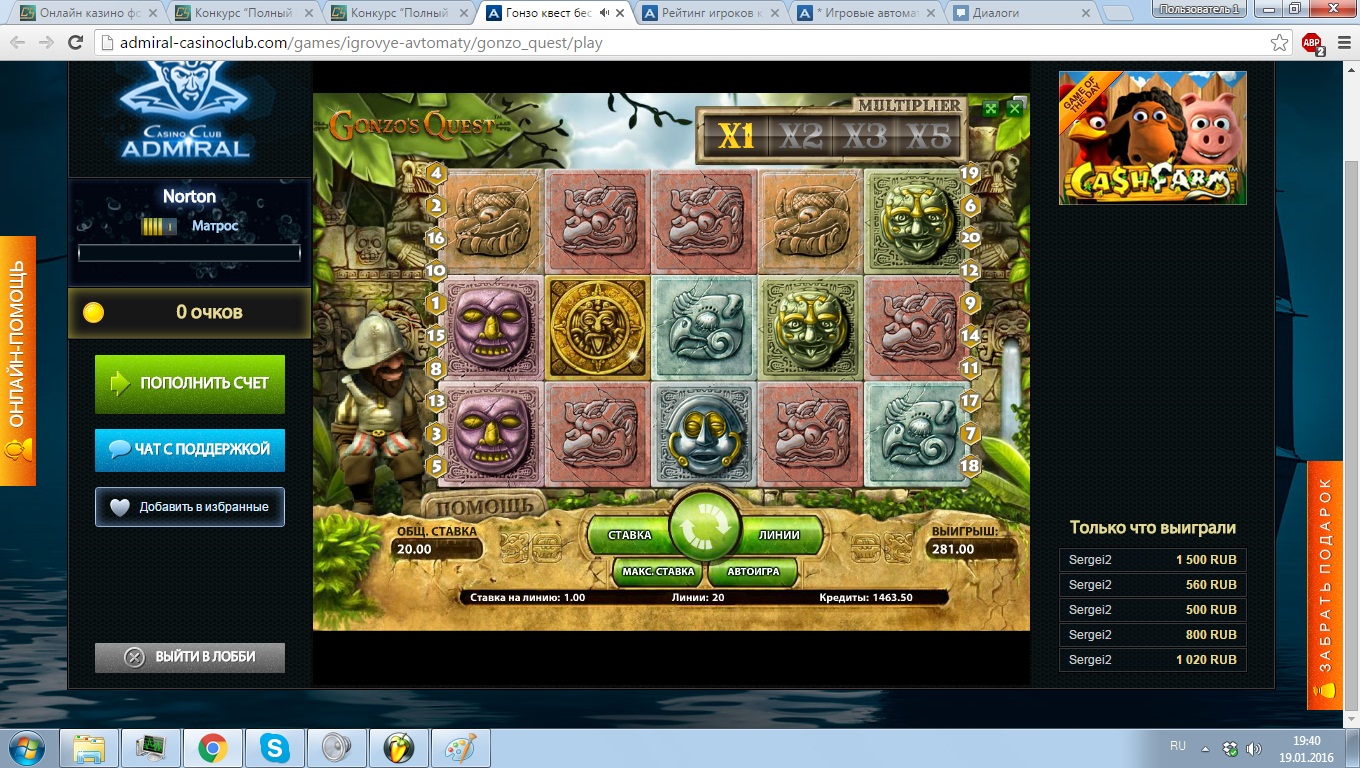Screen dimensions: 1360x768
Task: Start autoplay with the АВТОИГРА button
Action: coord(753,572)
